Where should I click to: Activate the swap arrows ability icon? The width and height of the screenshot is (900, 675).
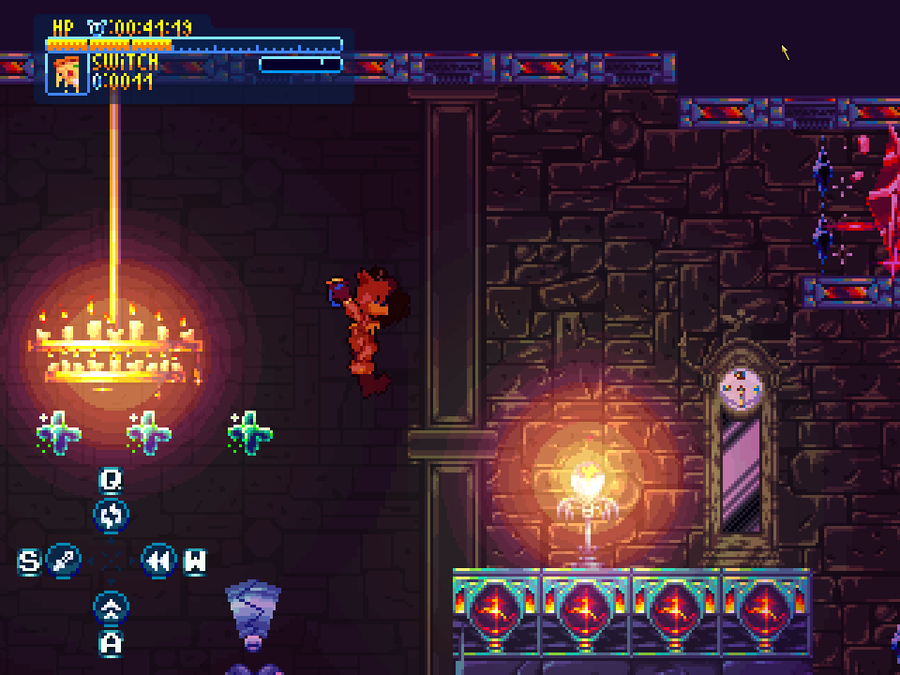pyautogui.click(x=111, y=516)
